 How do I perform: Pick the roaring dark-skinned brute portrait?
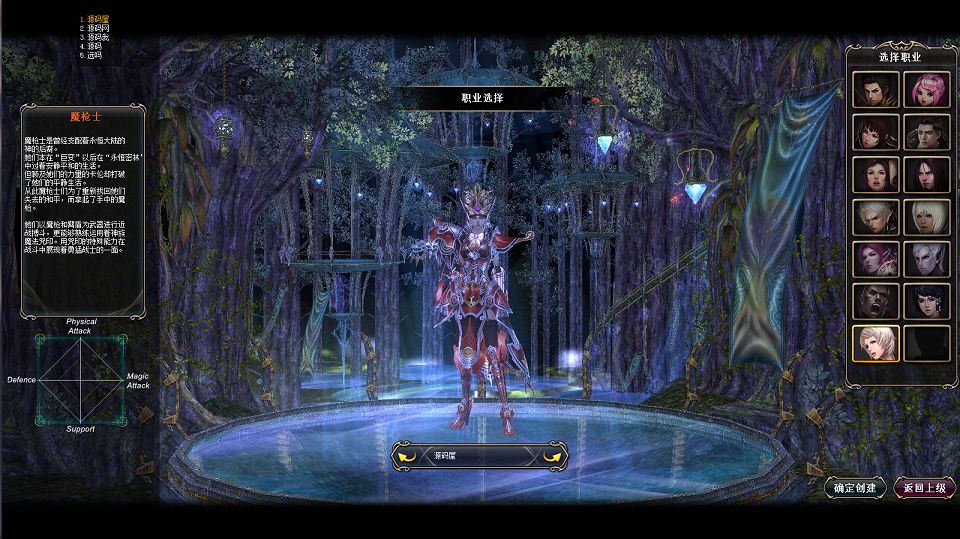click(x=875, y=301)
